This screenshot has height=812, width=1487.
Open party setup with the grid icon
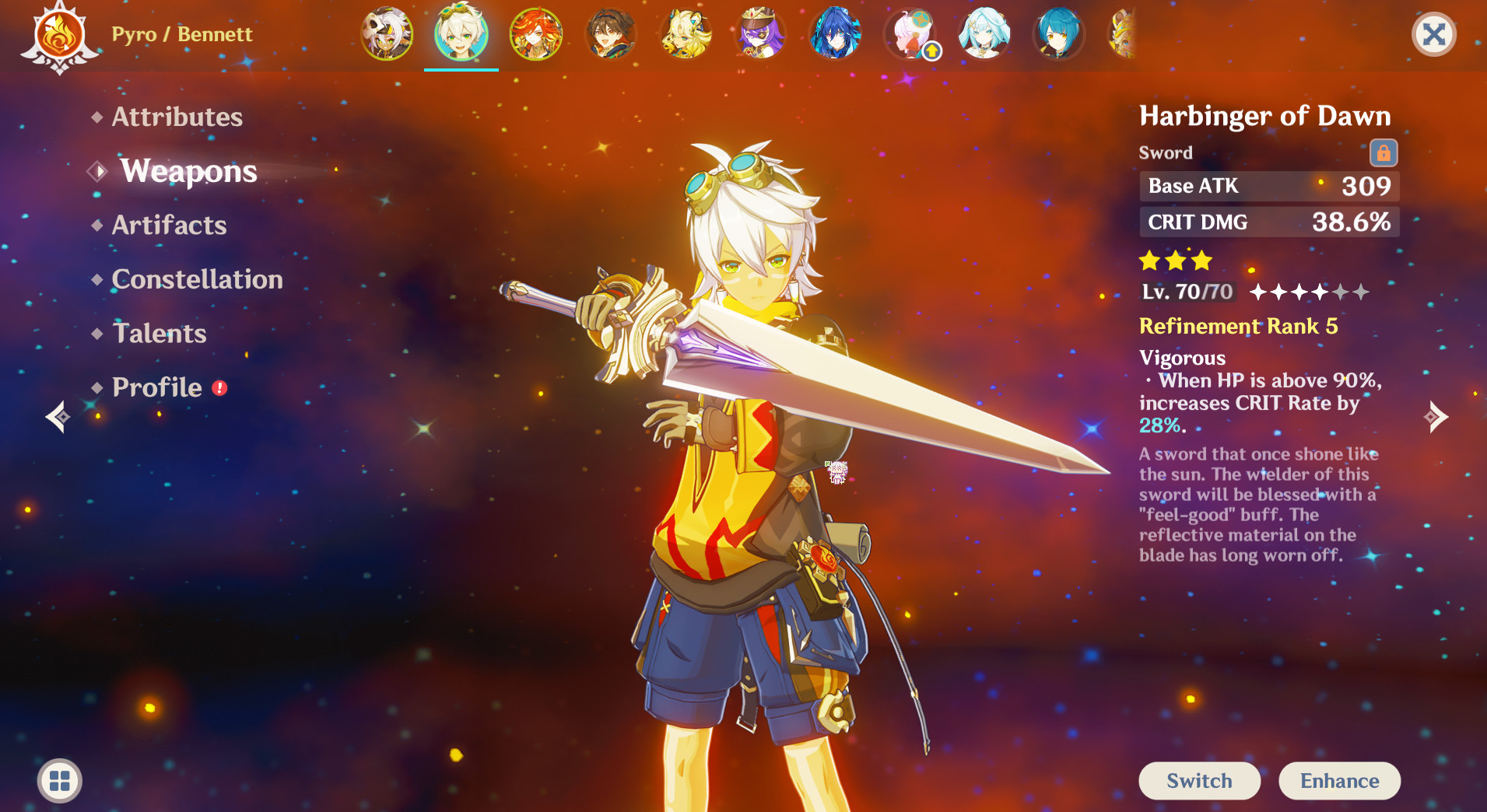(x=59, y=781)
